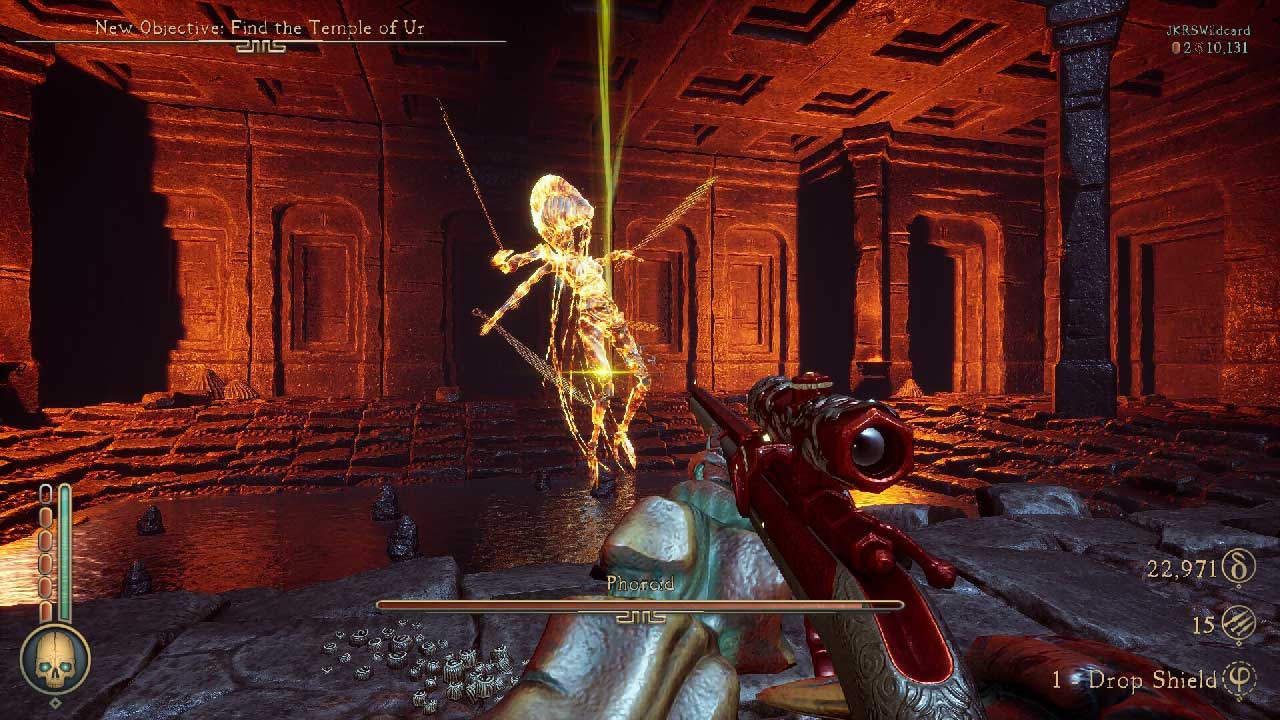Click the Find the Temple of Ur objective
The image size is (1280, 720).
point(260,28)
